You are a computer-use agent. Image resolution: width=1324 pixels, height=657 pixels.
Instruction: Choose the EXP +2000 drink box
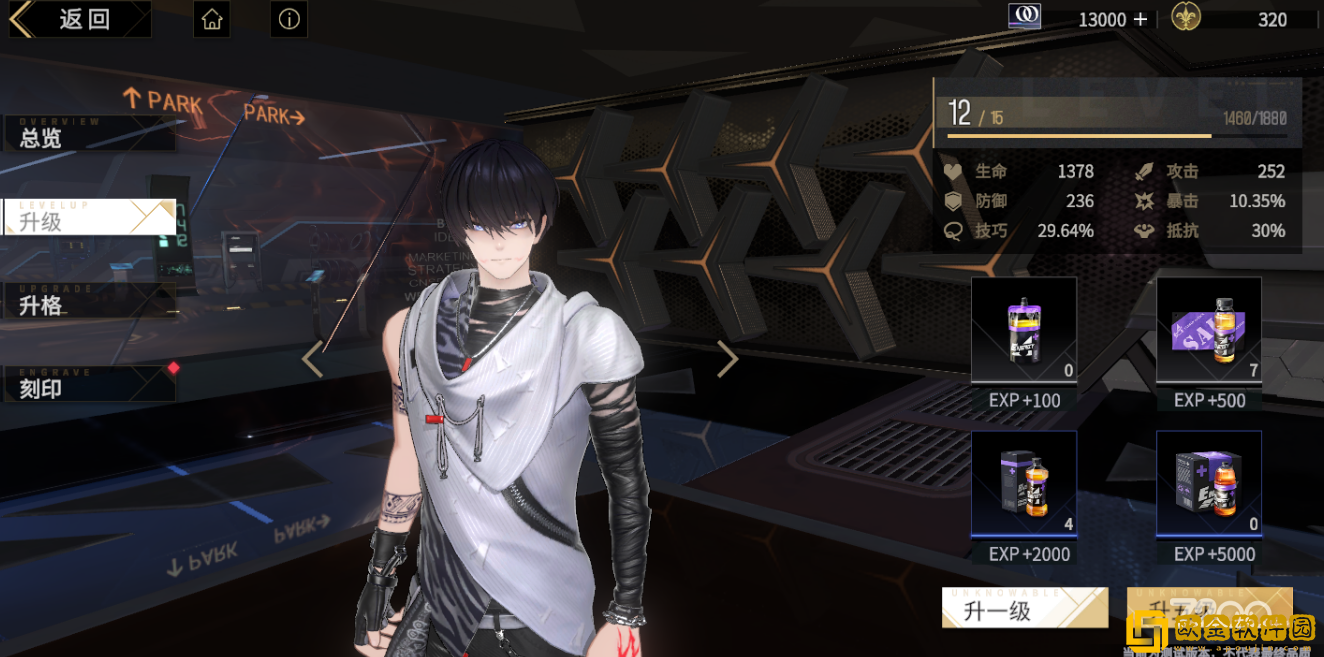(1023, 484)
